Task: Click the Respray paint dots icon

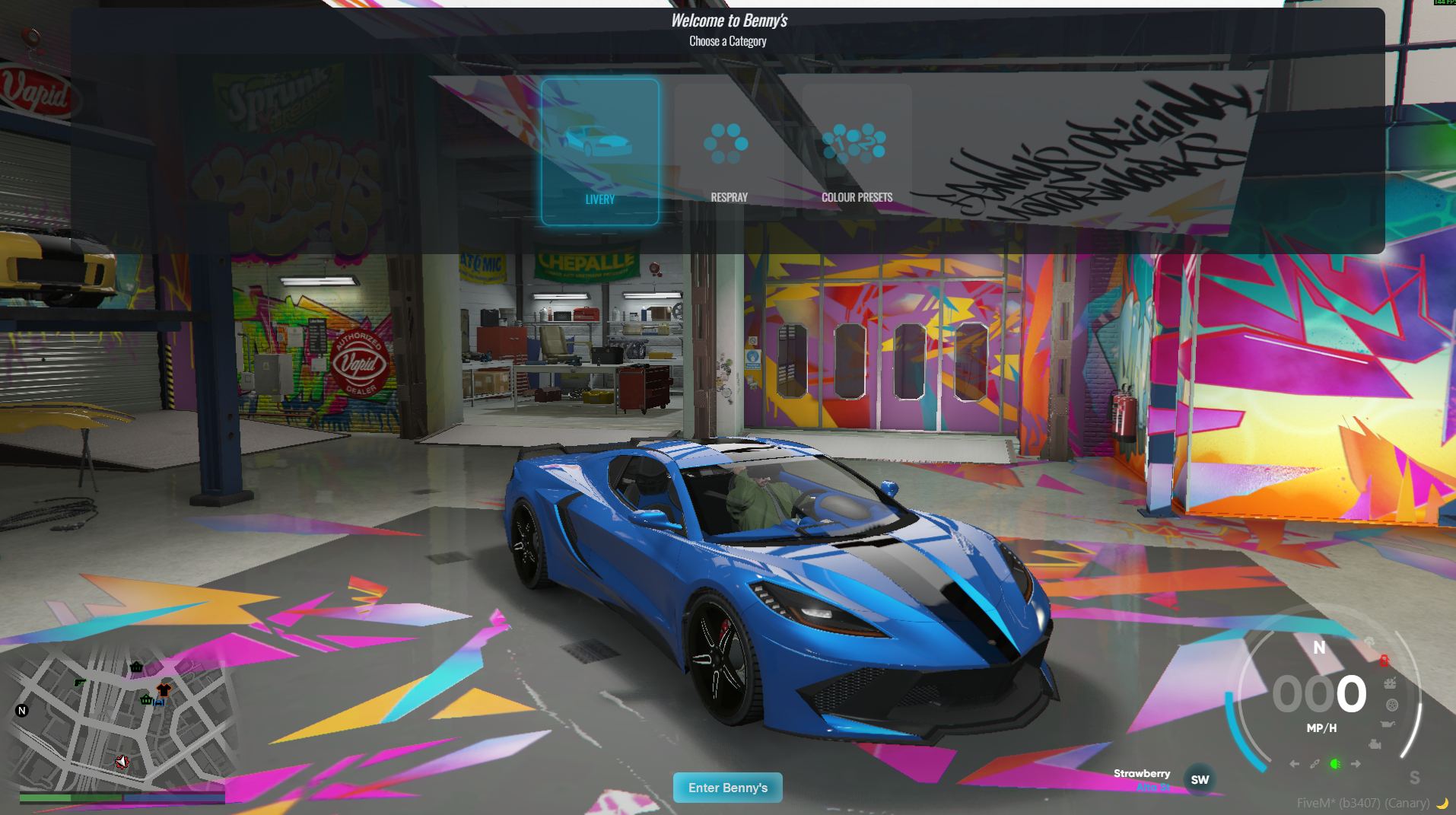Action: tap(728, 143)
